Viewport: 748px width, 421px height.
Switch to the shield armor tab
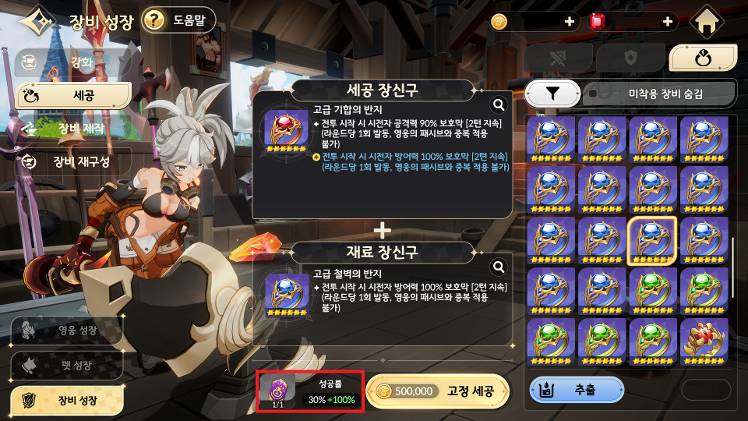(631, 58)
